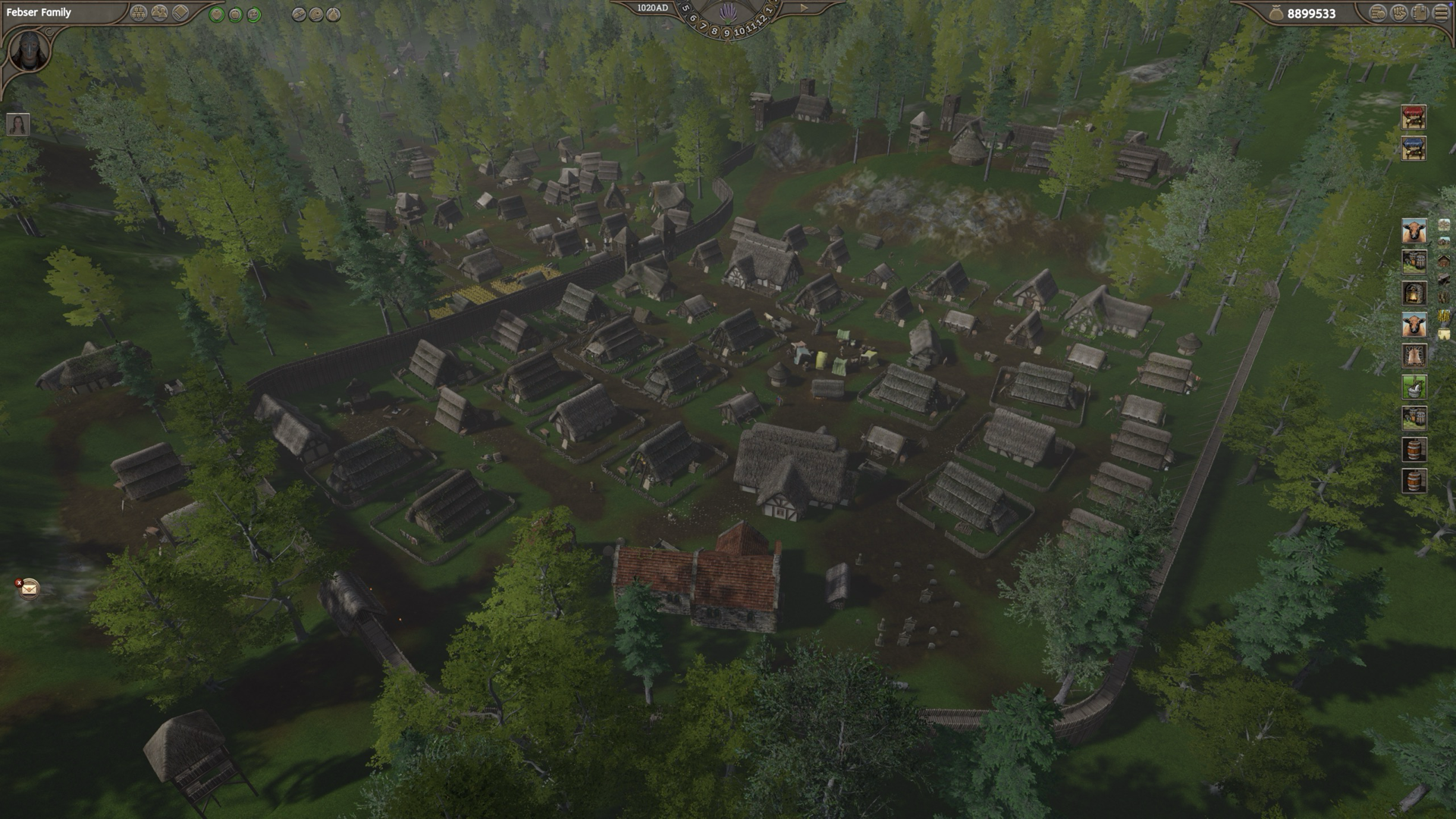Toggle the green apple food indicator
This screenshot has width=1456, height=819.
pyautogui.click(x=235, y=13)
